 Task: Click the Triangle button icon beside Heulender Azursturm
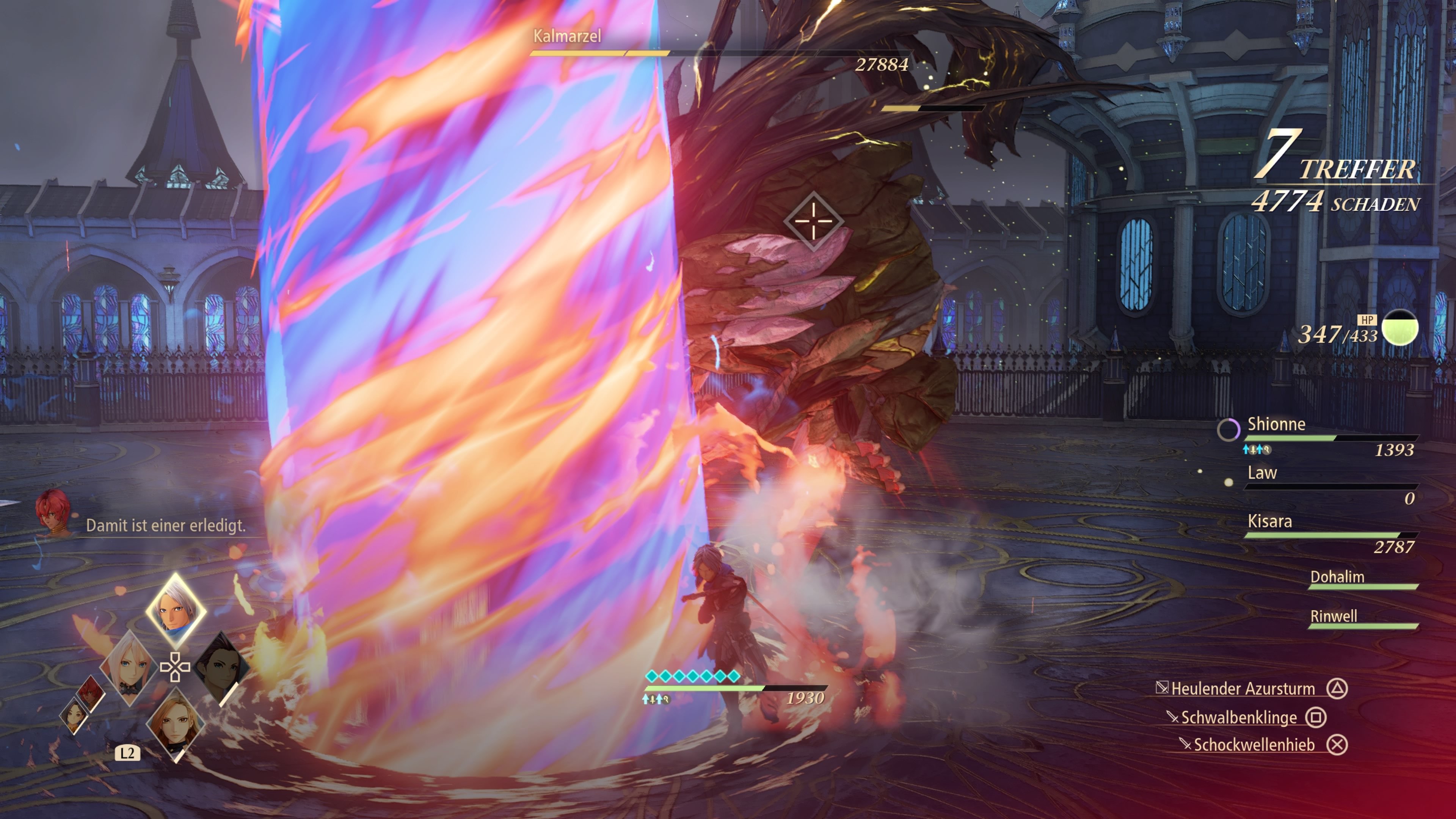[x=1337, y=689]
